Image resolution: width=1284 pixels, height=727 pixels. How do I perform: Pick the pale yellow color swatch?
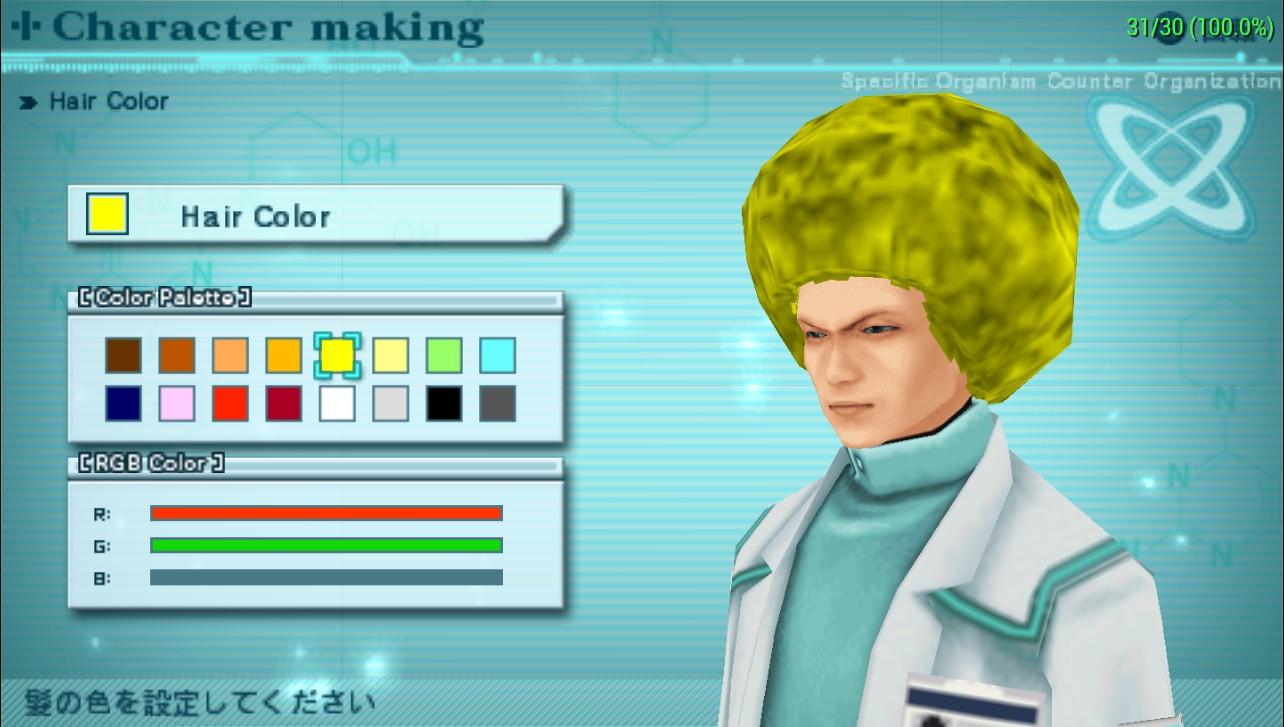[x=391, y=356]
